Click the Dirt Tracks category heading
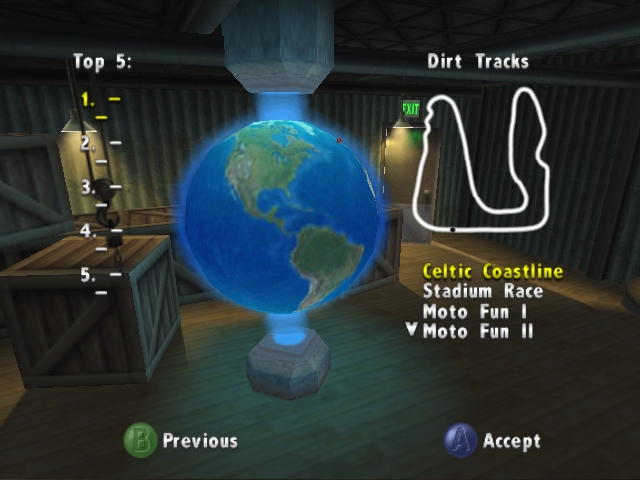Viewport: 640px width, 480px height. pyautogui.click(x=478, y=62)
